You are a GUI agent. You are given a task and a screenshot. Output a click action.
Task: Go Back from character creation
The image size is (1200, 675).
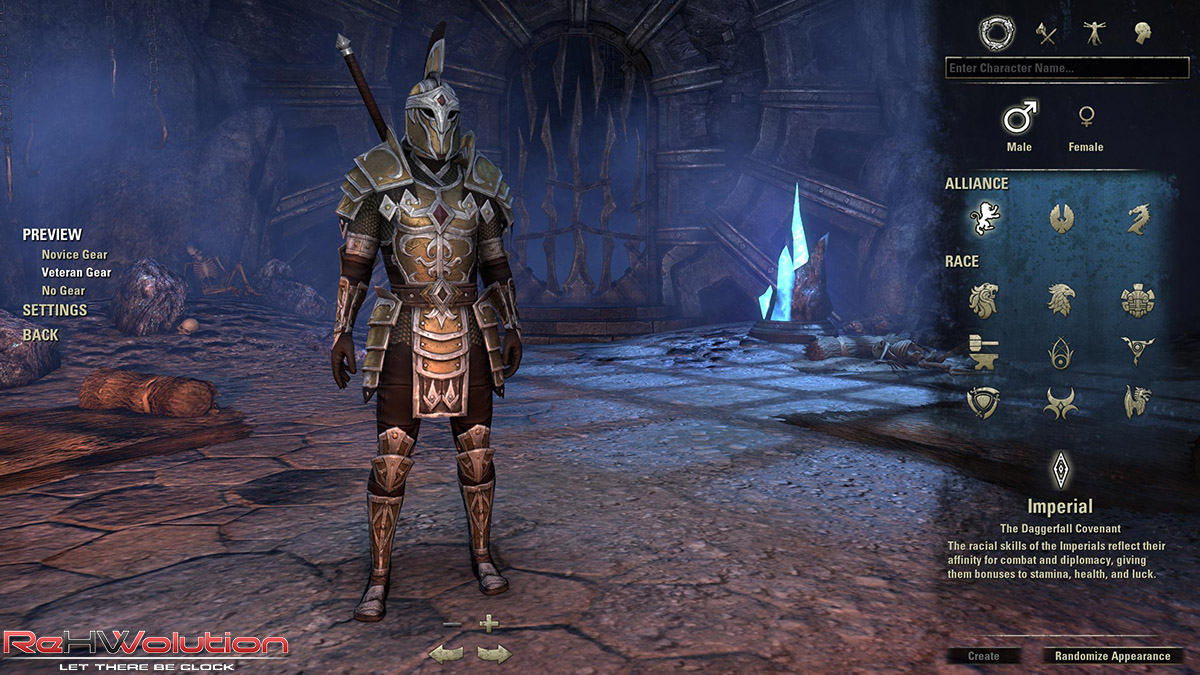(x=41, y=335)
